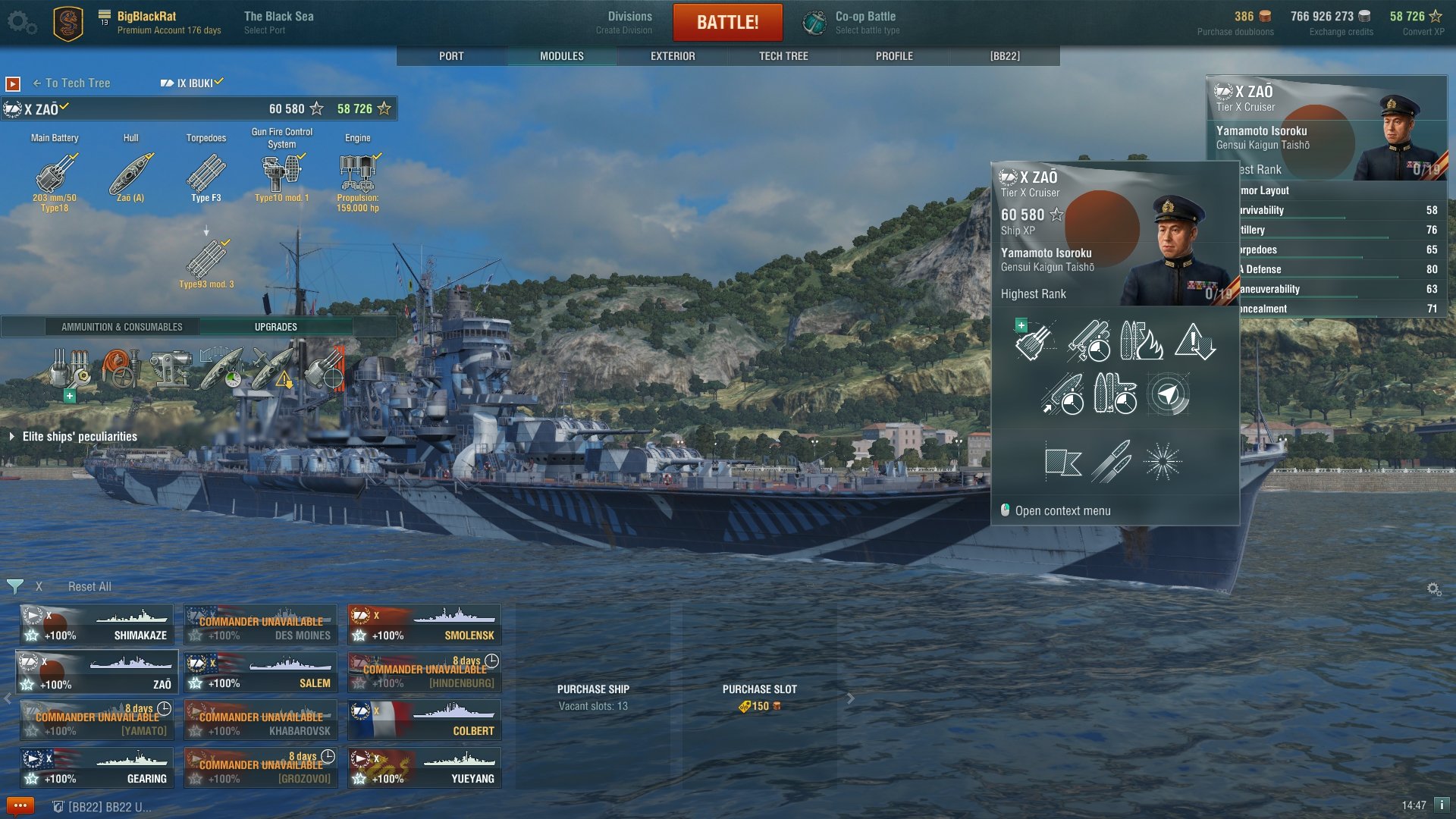The image size is (1456, 819).
Task: Open the main settings gear menu
Action: (x=21, y=22)
